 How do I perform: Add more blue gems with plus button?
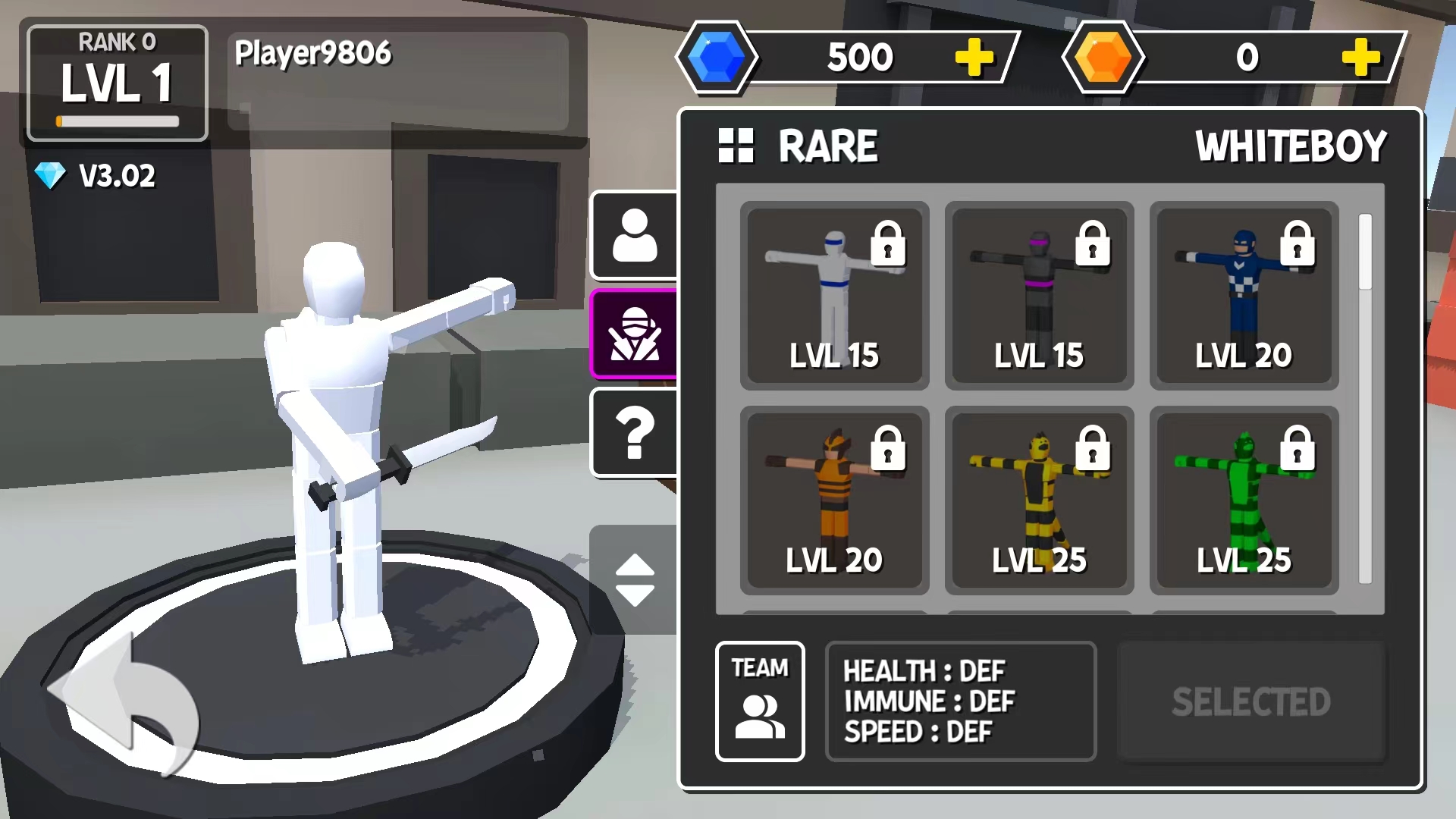pos(974,58)
